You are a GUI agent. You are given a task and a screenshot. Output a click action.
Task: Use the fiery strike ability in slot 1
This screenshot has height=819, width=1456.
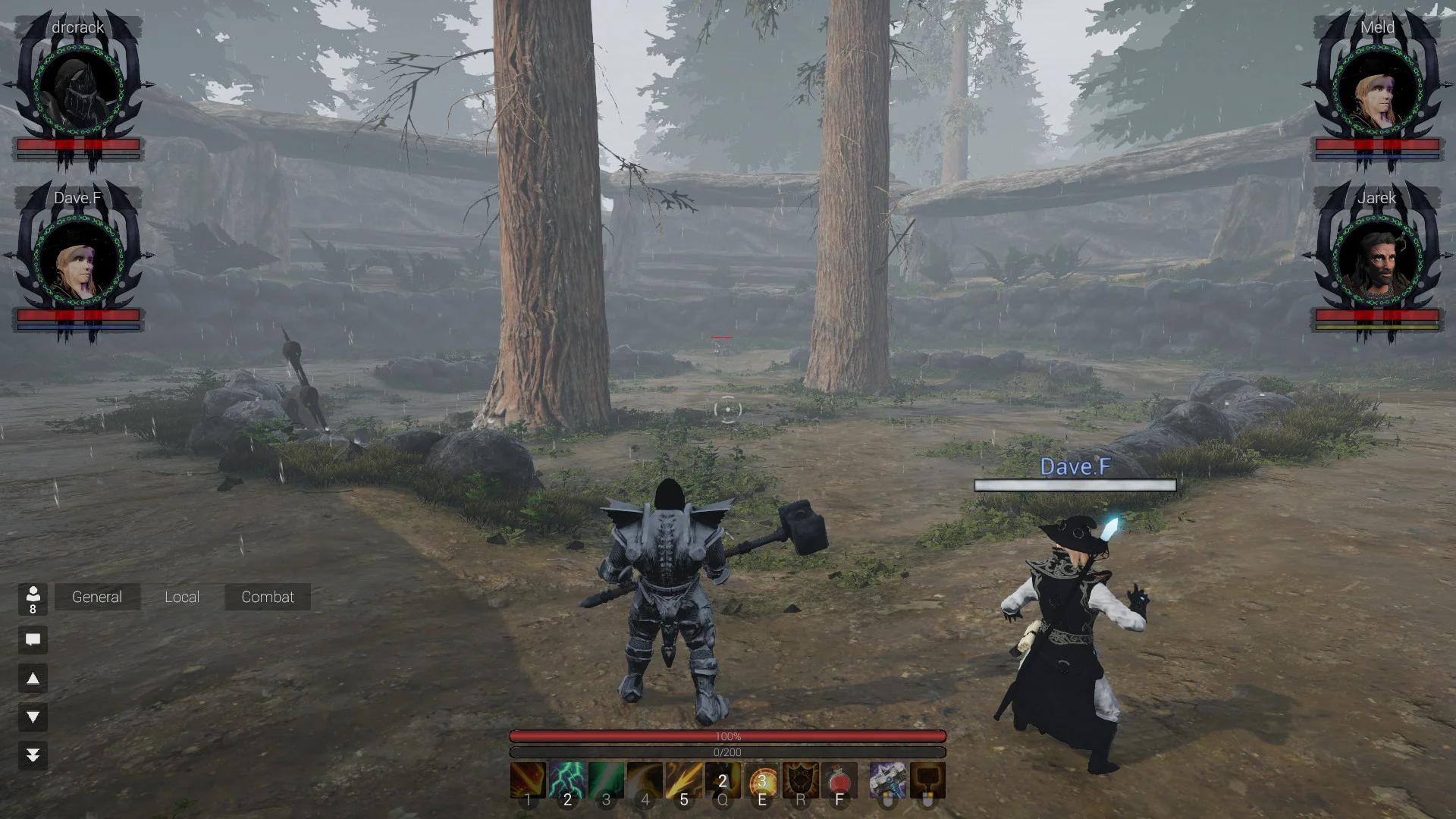[528, 780]
